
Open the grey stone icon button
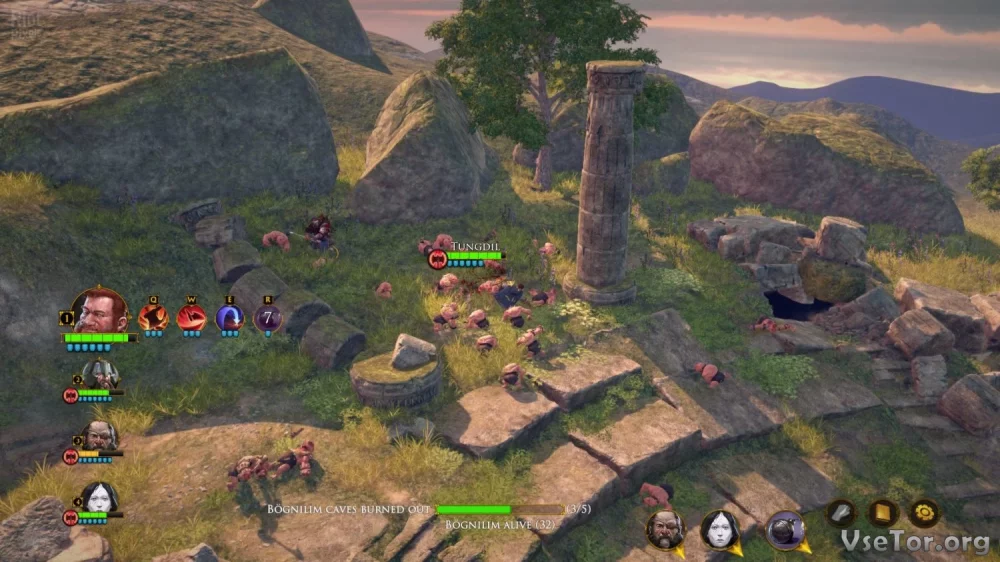(841, 513)
